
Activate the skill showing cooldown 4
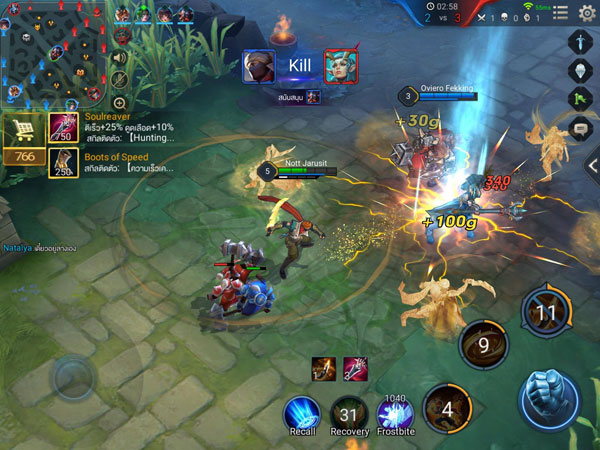click(x=448, y=408)
